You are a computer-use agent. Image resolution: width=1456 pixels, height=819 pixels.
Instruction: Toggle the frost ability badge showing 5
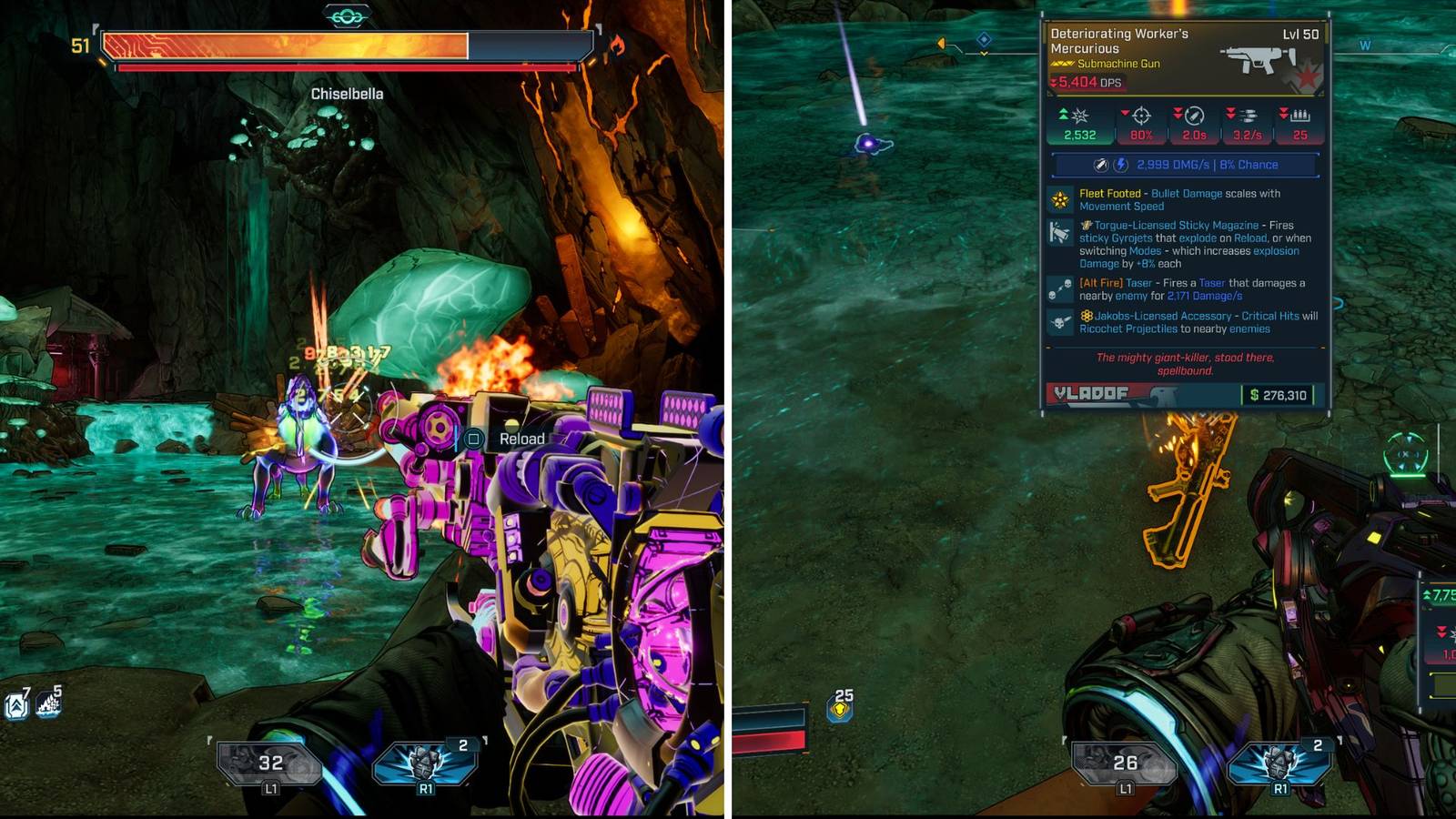(x=47, y=705)
